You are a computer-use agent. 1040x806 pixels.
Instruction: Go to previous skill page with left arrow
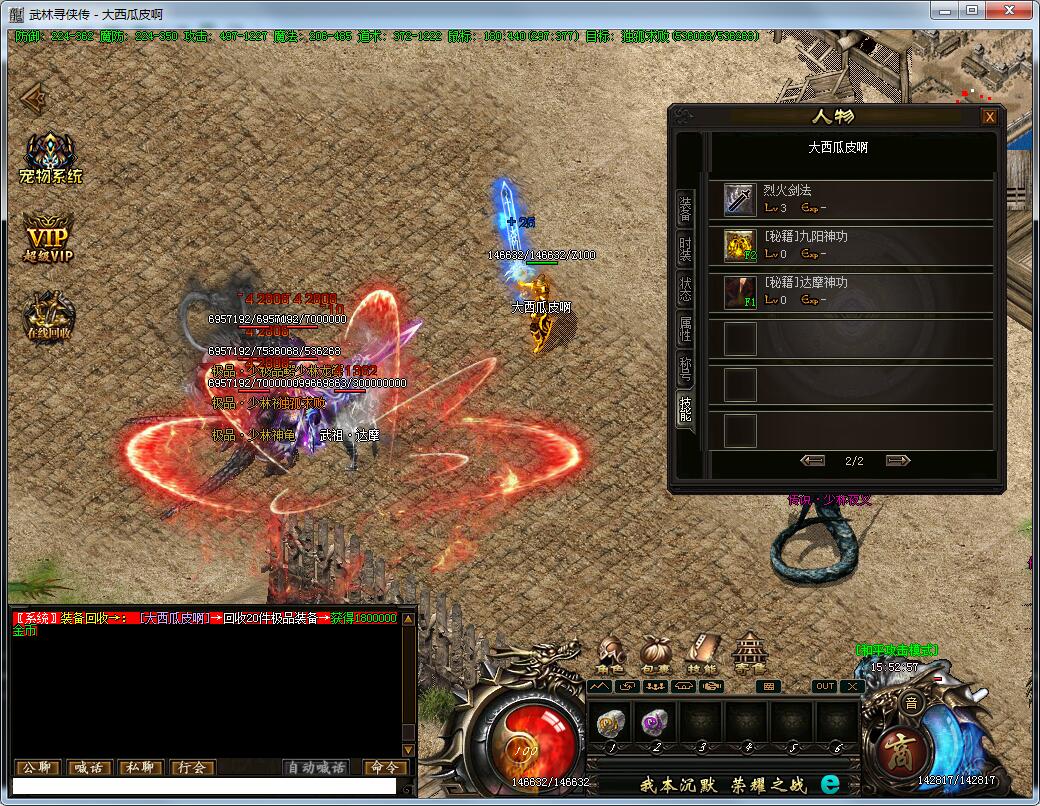pyautogui.click(x=813, y=461)
